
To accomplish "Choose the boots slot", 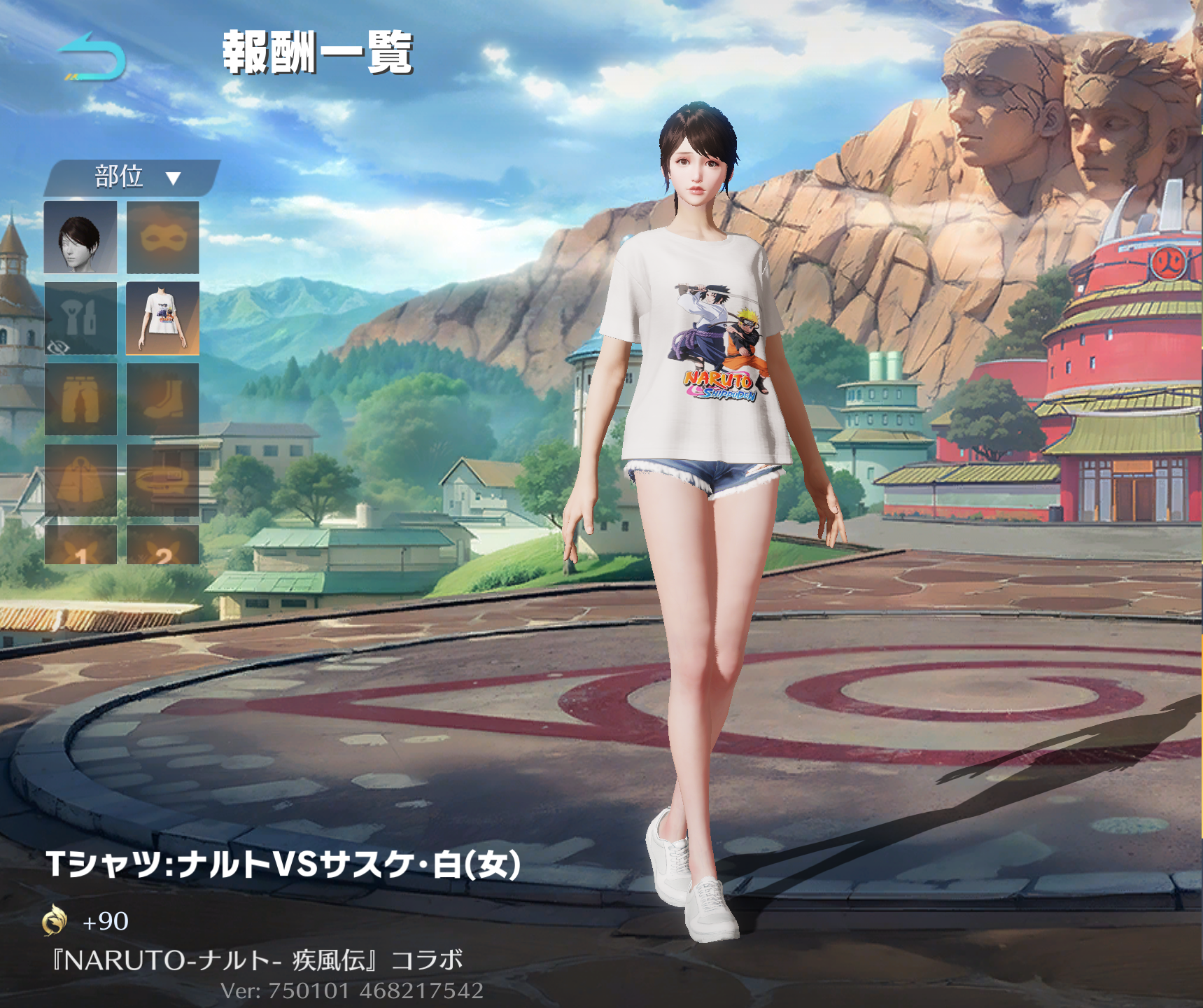I will (162, 400).
